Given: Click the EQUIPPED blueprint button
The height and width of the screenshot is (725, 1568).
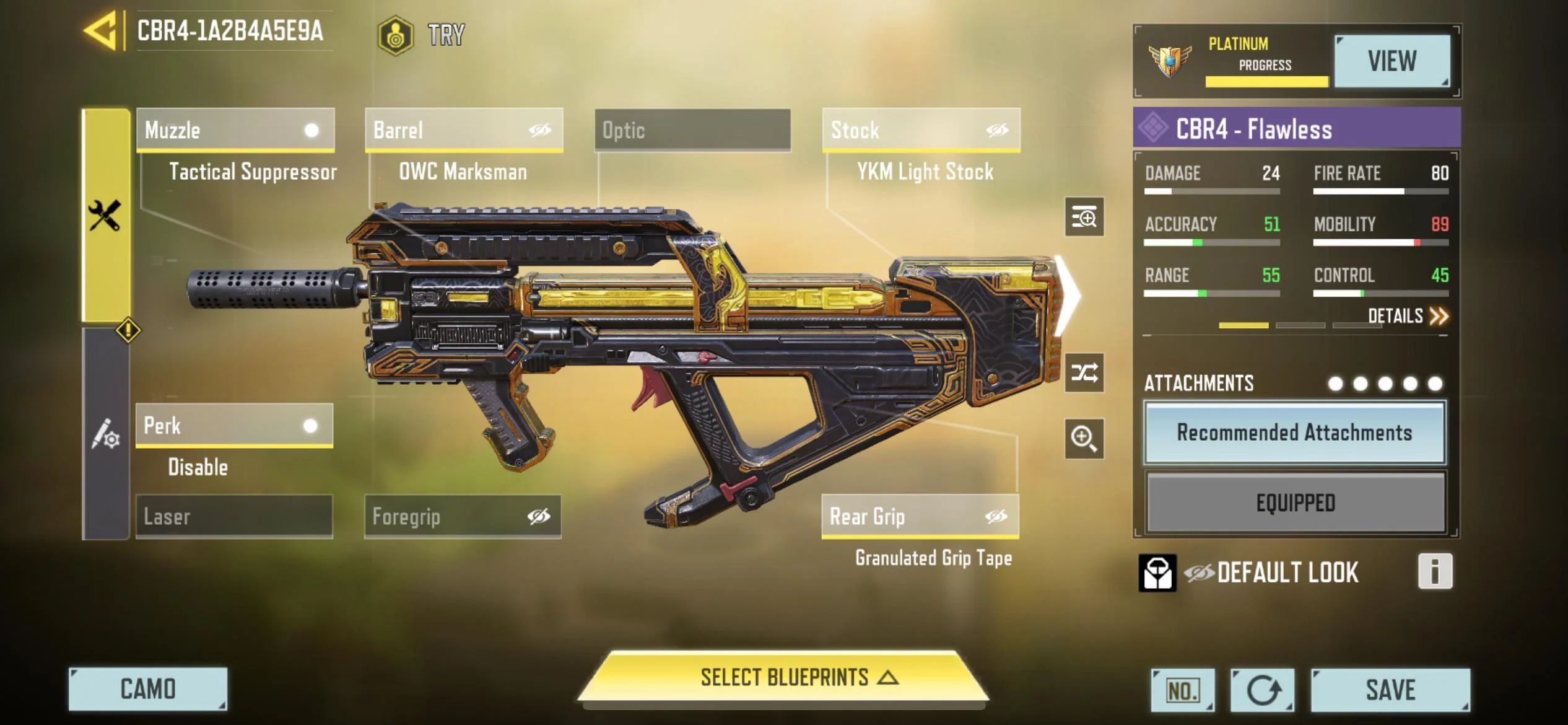Looking at the screenshot, I should coord(1295,503).
